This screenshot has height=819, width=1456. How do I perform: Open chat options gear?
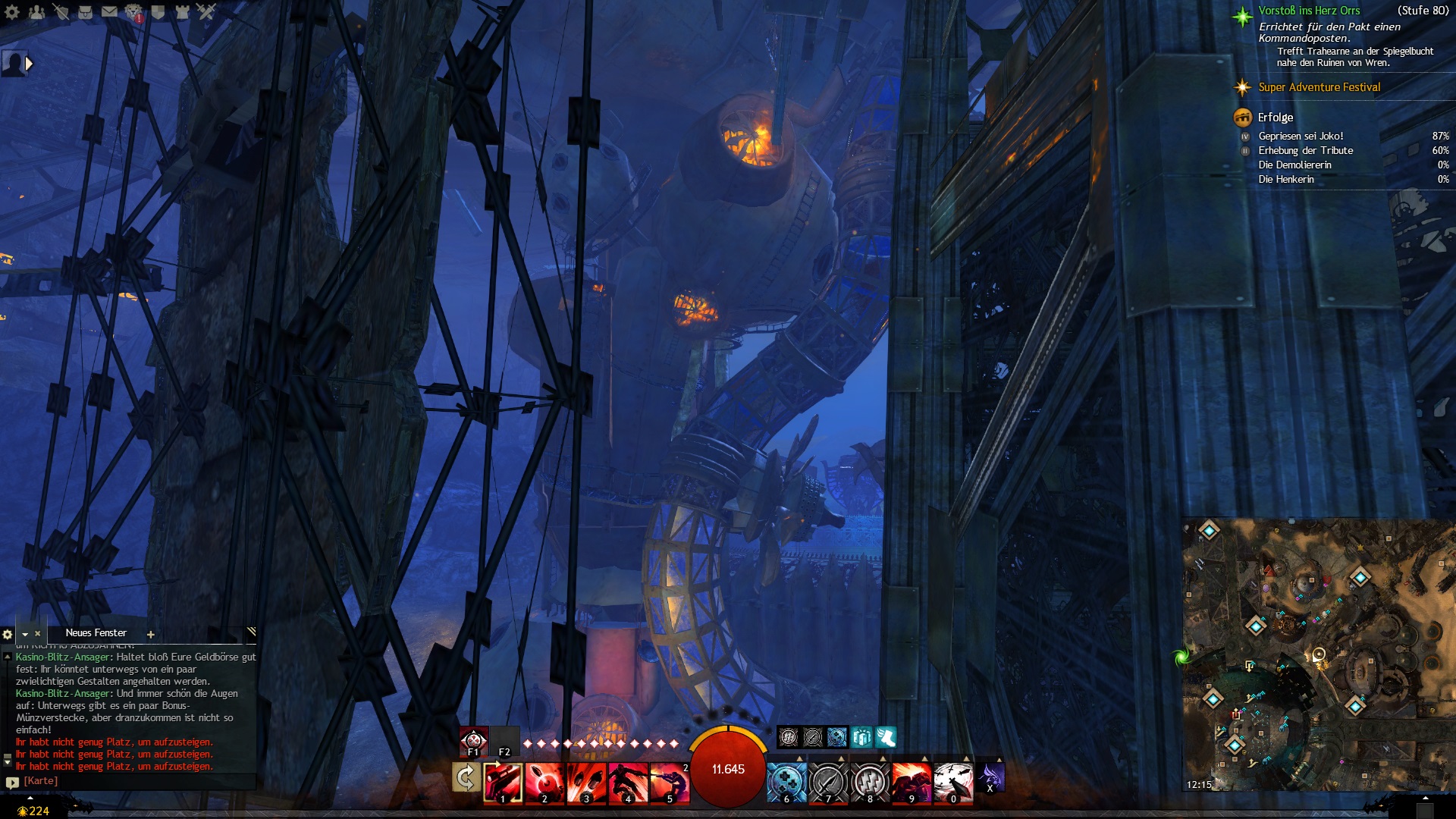point(8,634)
